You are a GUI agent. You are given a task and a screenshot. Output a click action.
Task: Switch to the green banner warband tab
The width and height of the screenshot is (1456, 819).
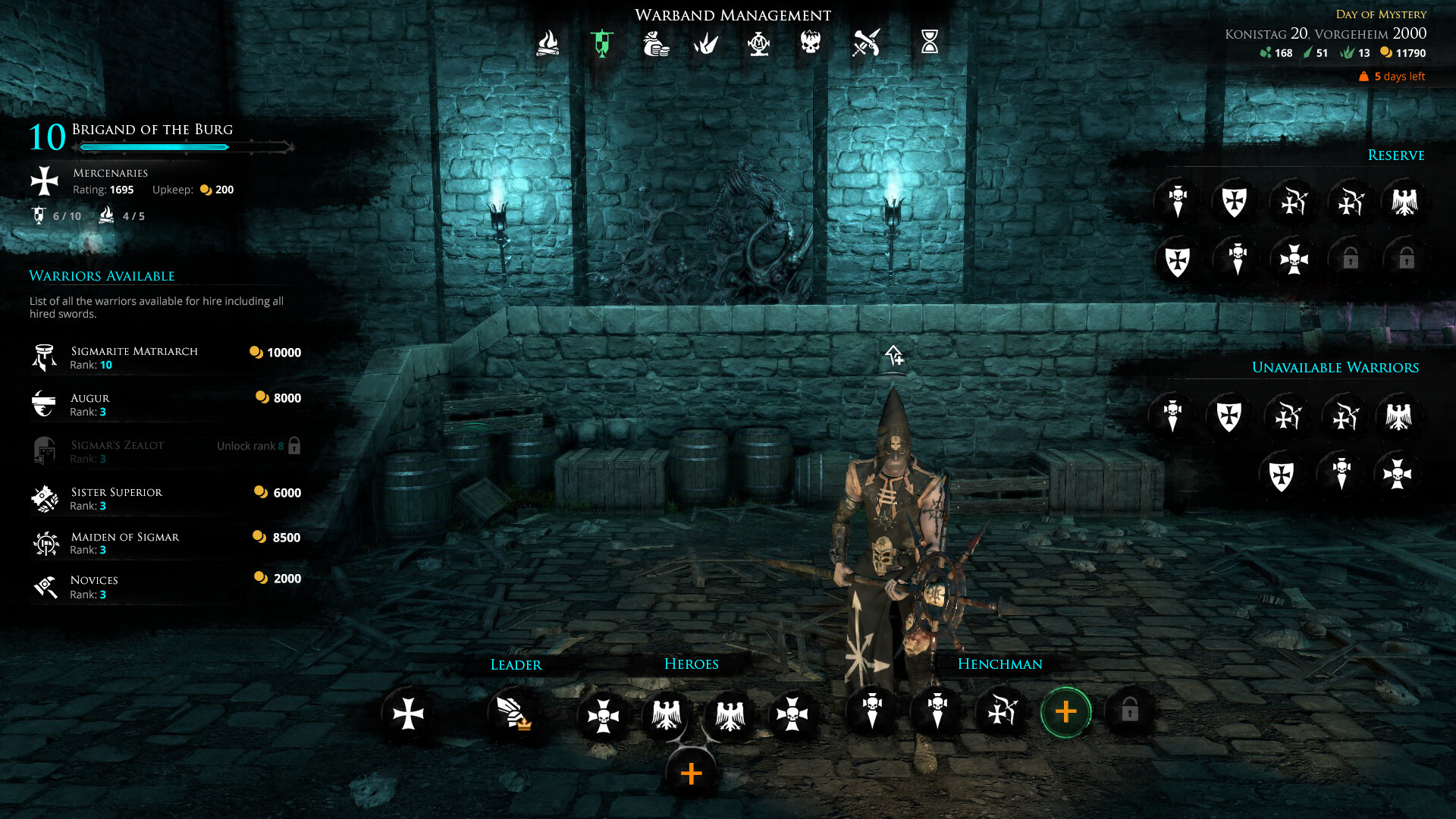[602, 43]
